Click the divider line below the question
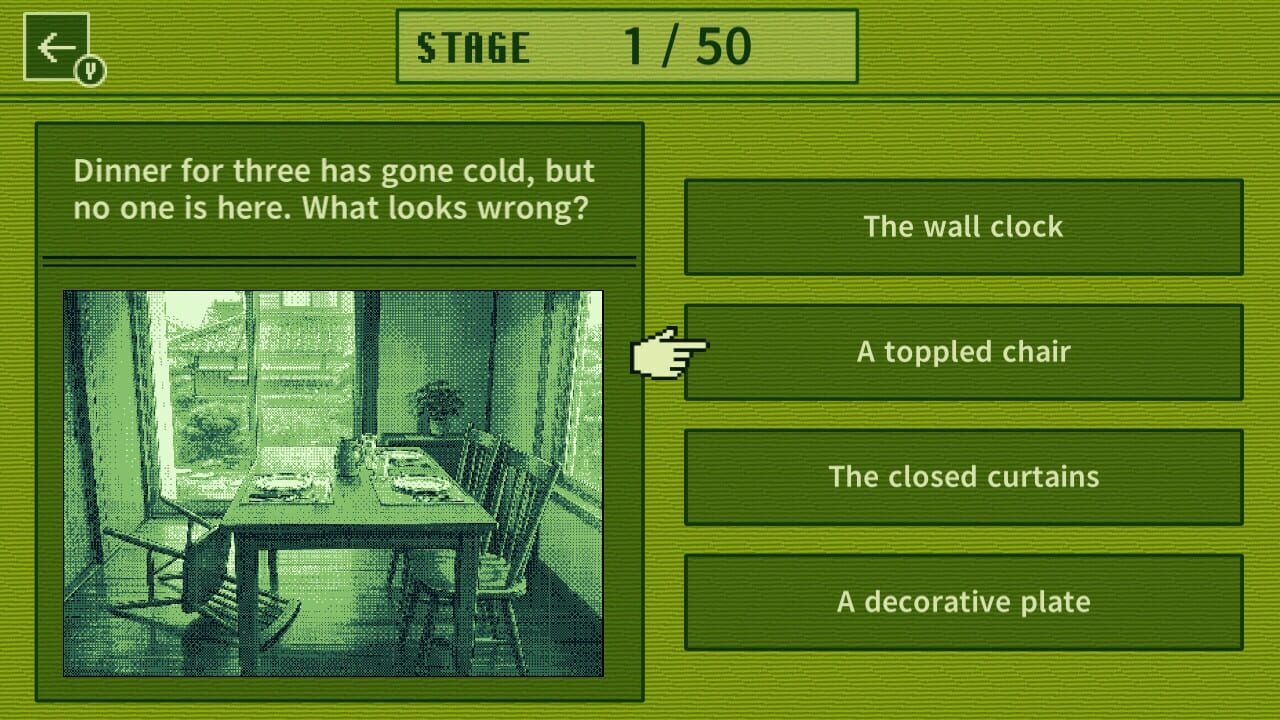1280x720 pixels. [x=340, y=258]
